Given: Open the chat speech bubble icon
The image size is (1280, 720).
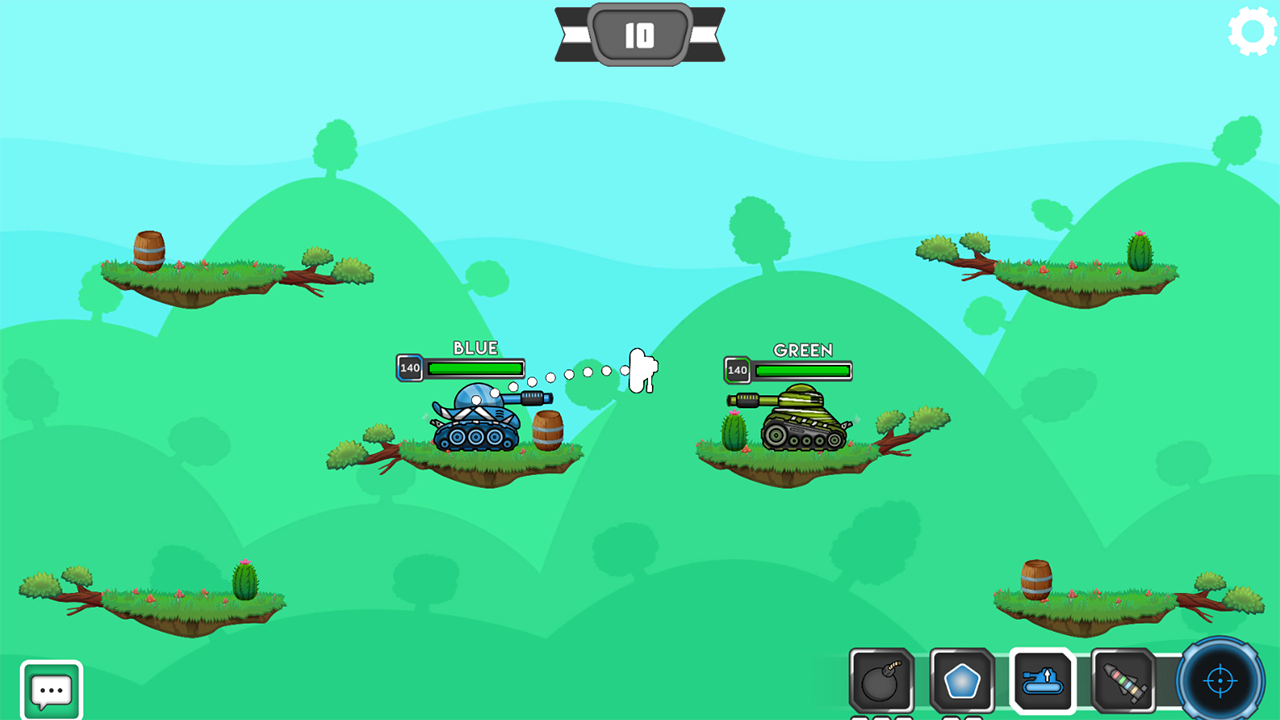Looking at the screenshot, I should pyautogui.click(x=50, y=688).
